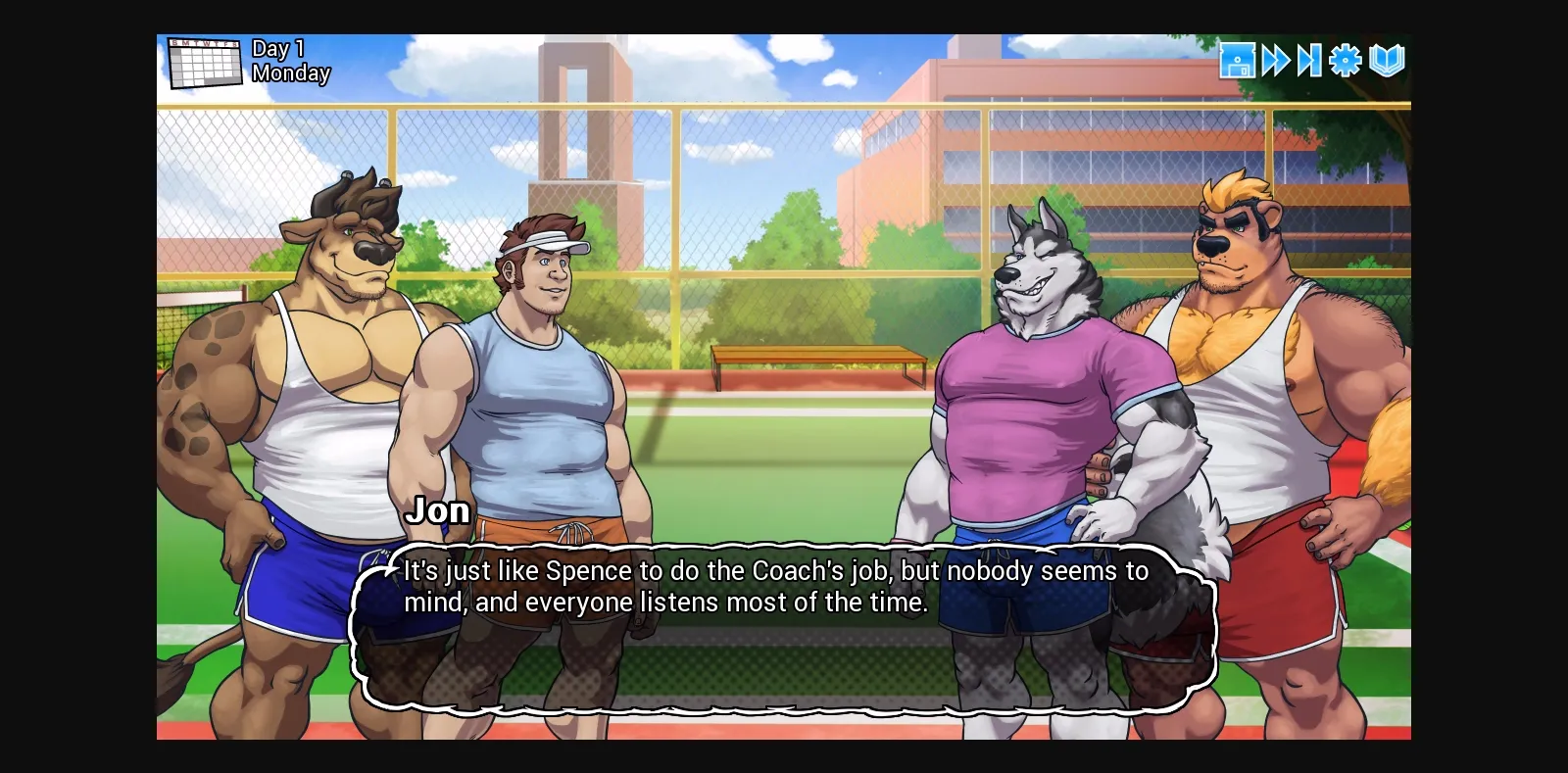1568x773 pixels.
Task: Enable auto-play using the play-bar icon
Action: click(1310, 61)
